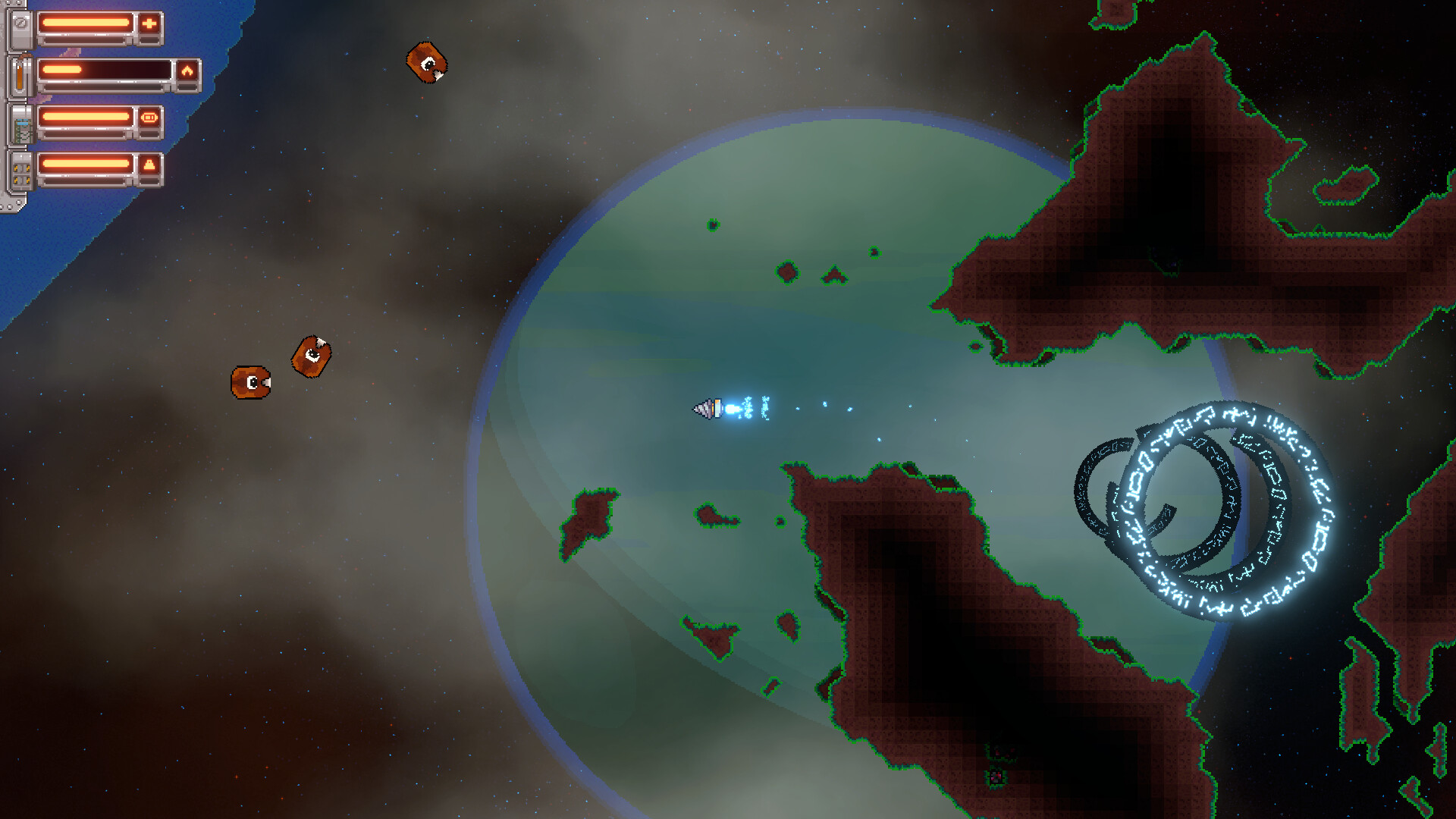Click the prohibition symbol on the HUD side panel

tap(21, 23)
